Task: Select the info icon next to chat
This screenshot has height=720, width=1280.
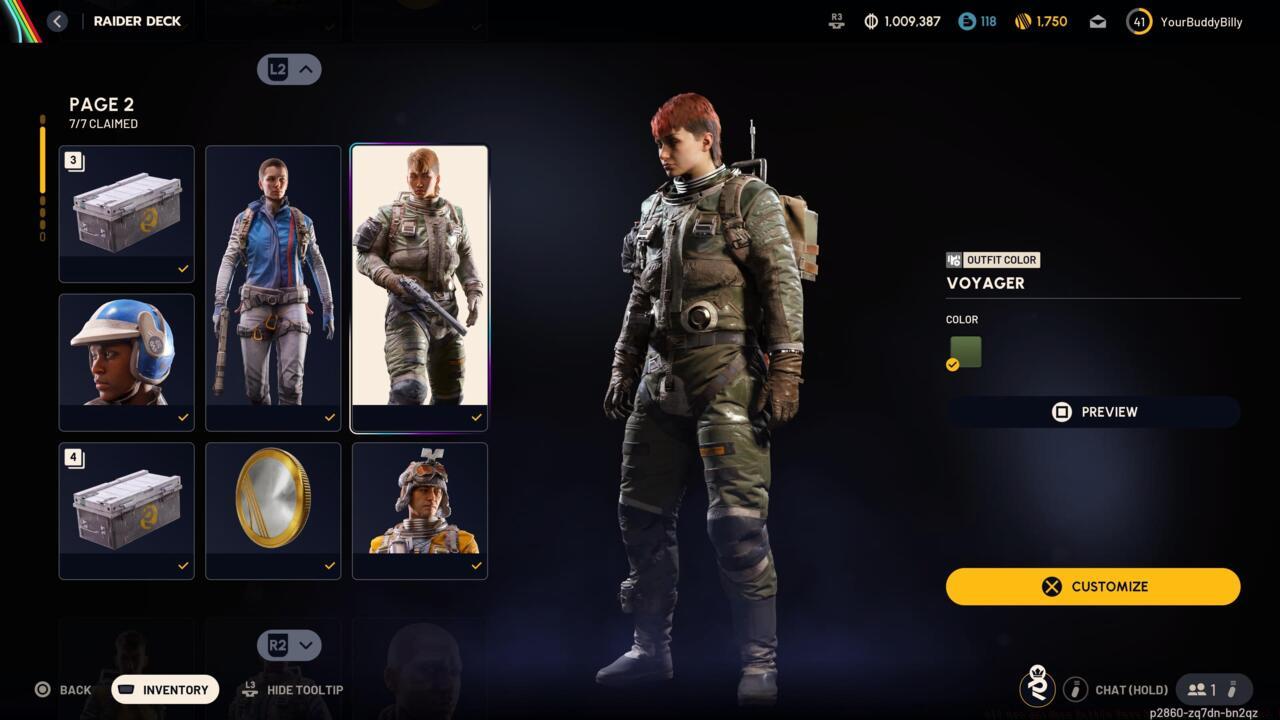Action: pos(1075,689)
